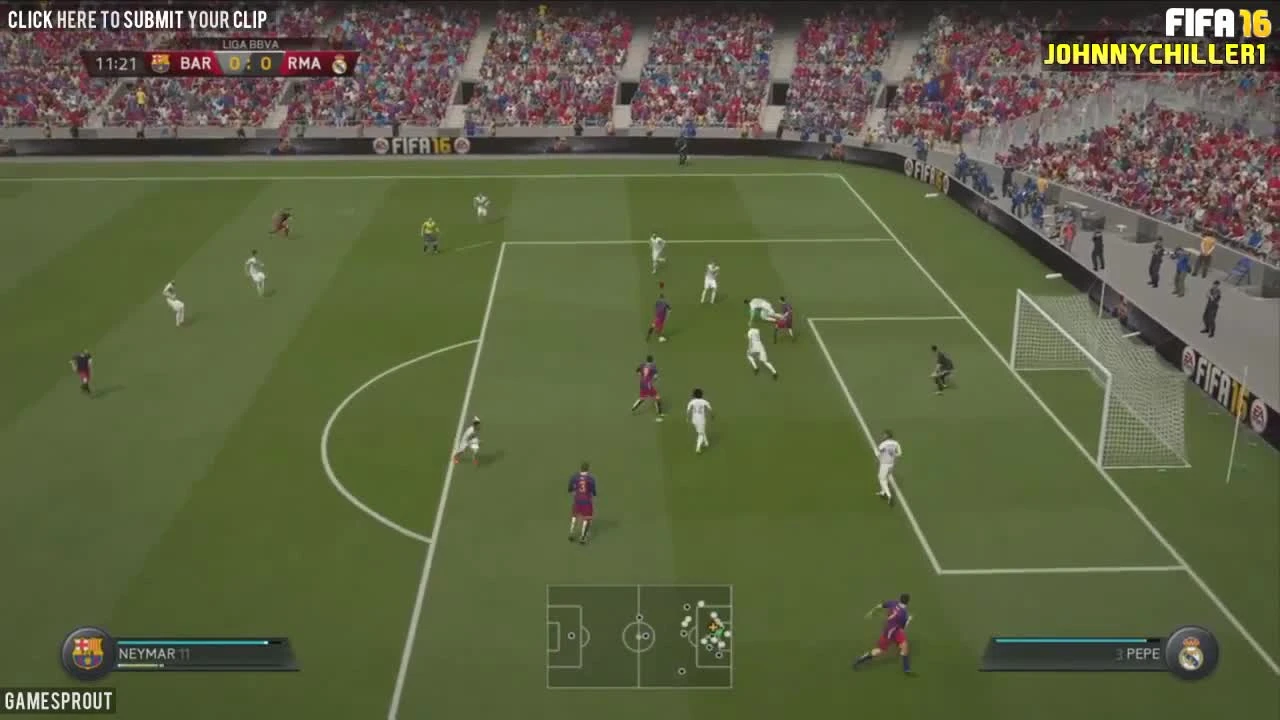This screenshot has width=1280, height=720.
Task: Switch to the BAR side of the scoreboard
Action: click(x=196, y=62)
